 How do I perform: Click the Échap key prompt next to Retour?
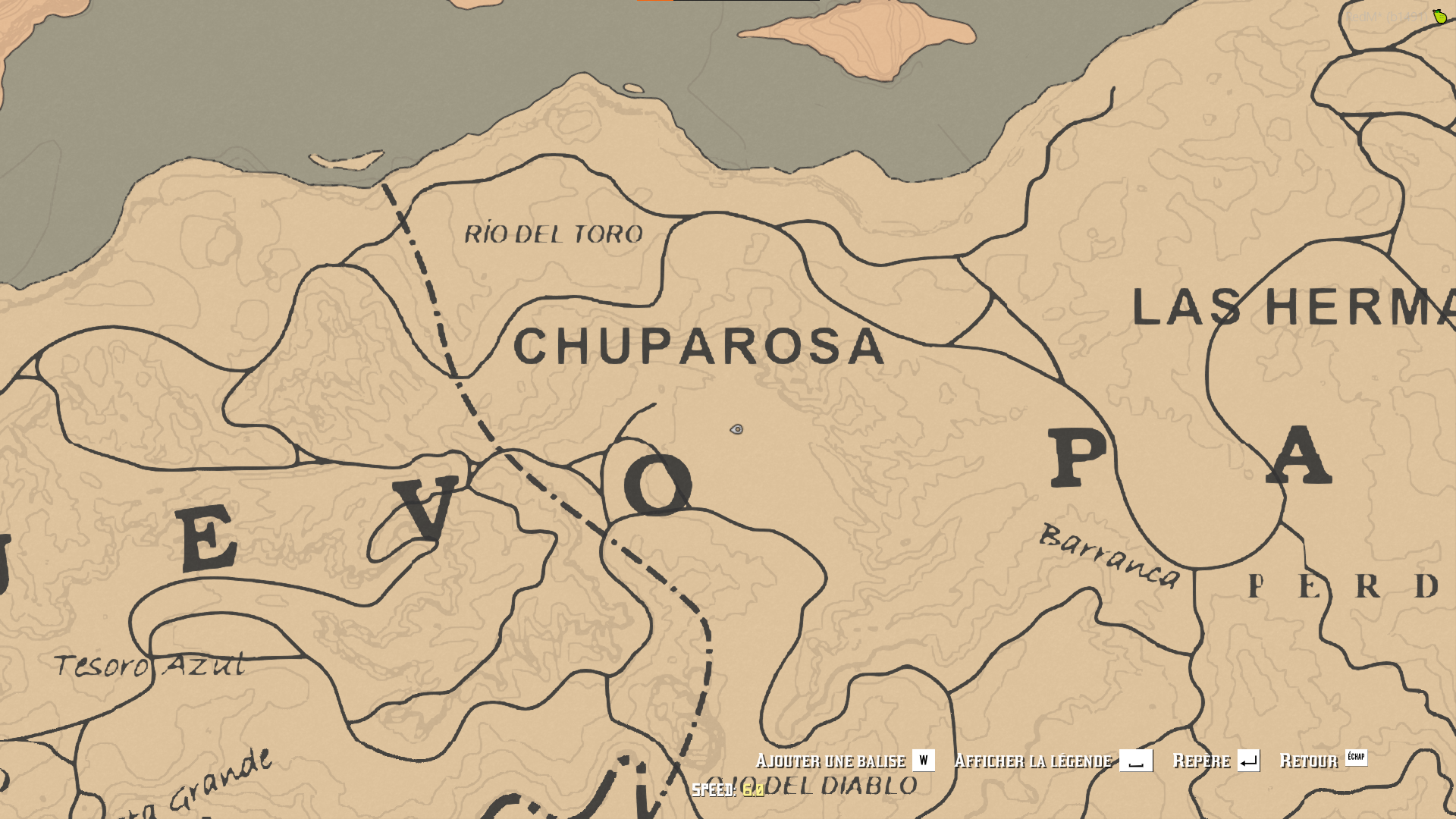point(1357,758)
